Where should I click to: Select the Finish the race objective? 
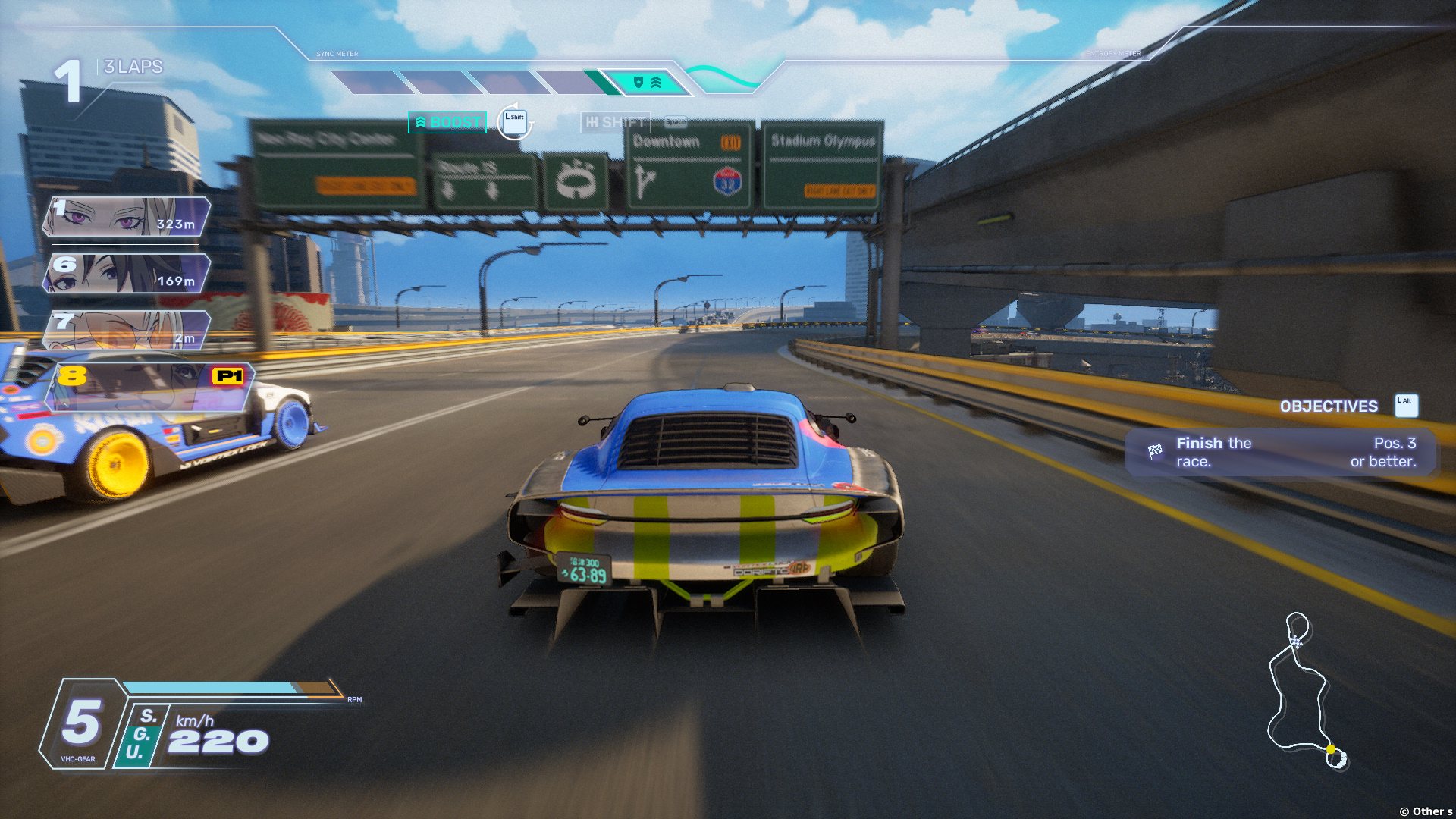[x=1281, y=453]
